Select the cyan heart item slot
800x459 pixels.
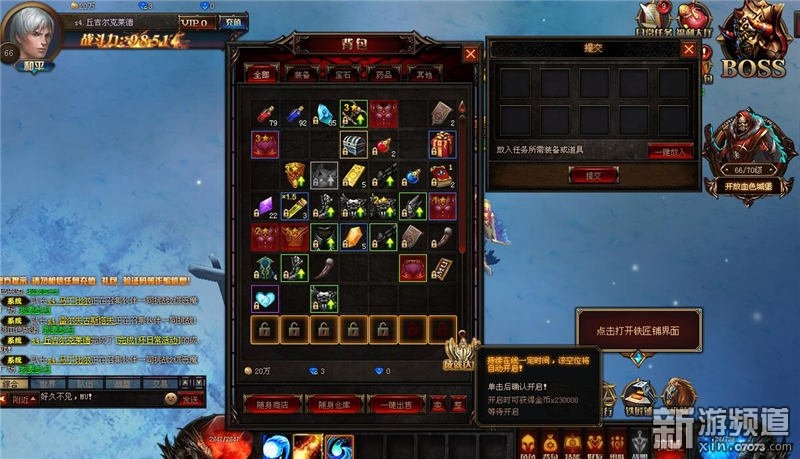tap(264, 298)
